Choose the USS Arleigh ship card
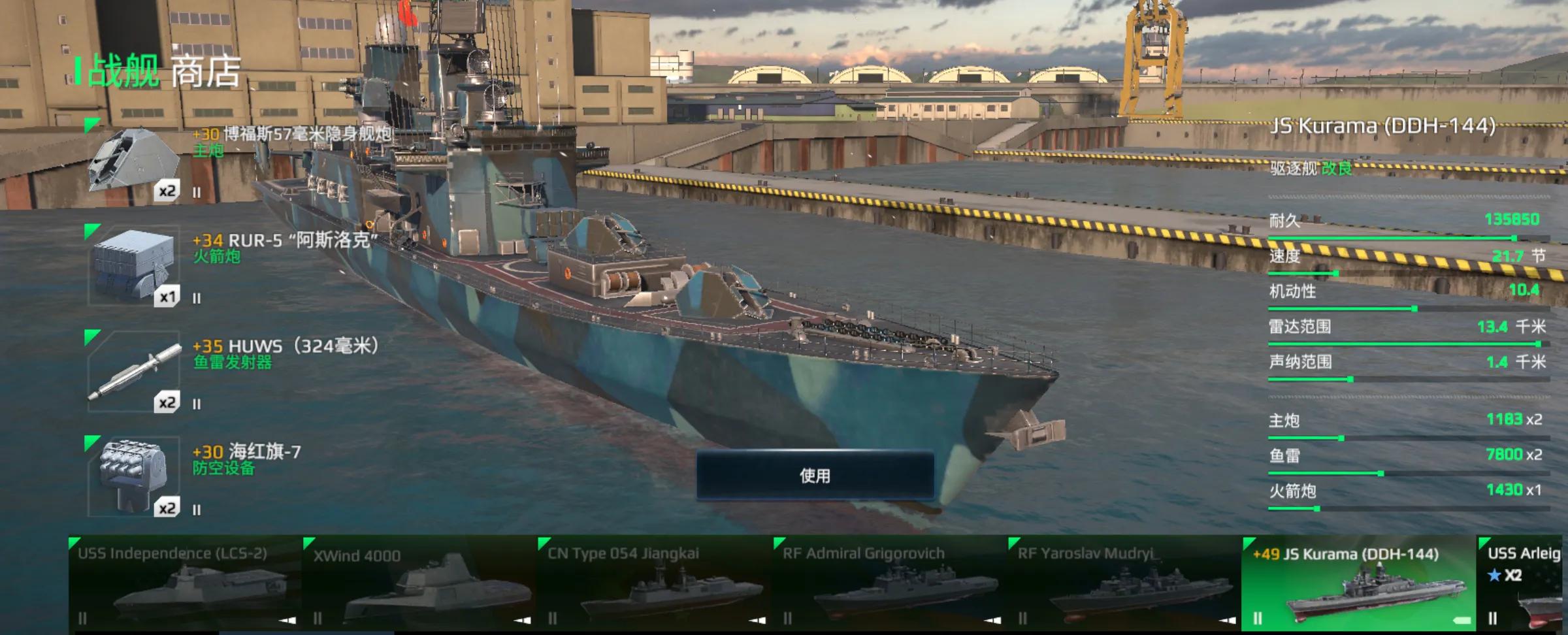Image resolution: width=1568 pixels, height=635 pixels. coord(1524,583)
